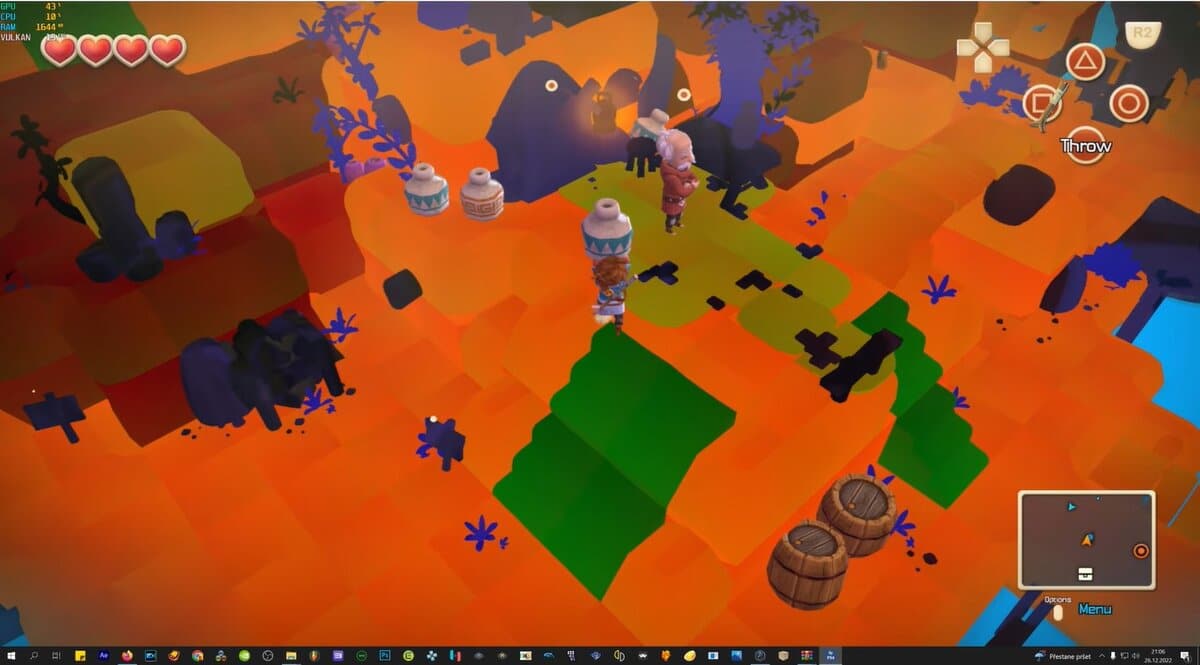The height and width of the screenshot is (665, 1200).
Task: Open the Windows Start menu
Action: coord(10,656)
